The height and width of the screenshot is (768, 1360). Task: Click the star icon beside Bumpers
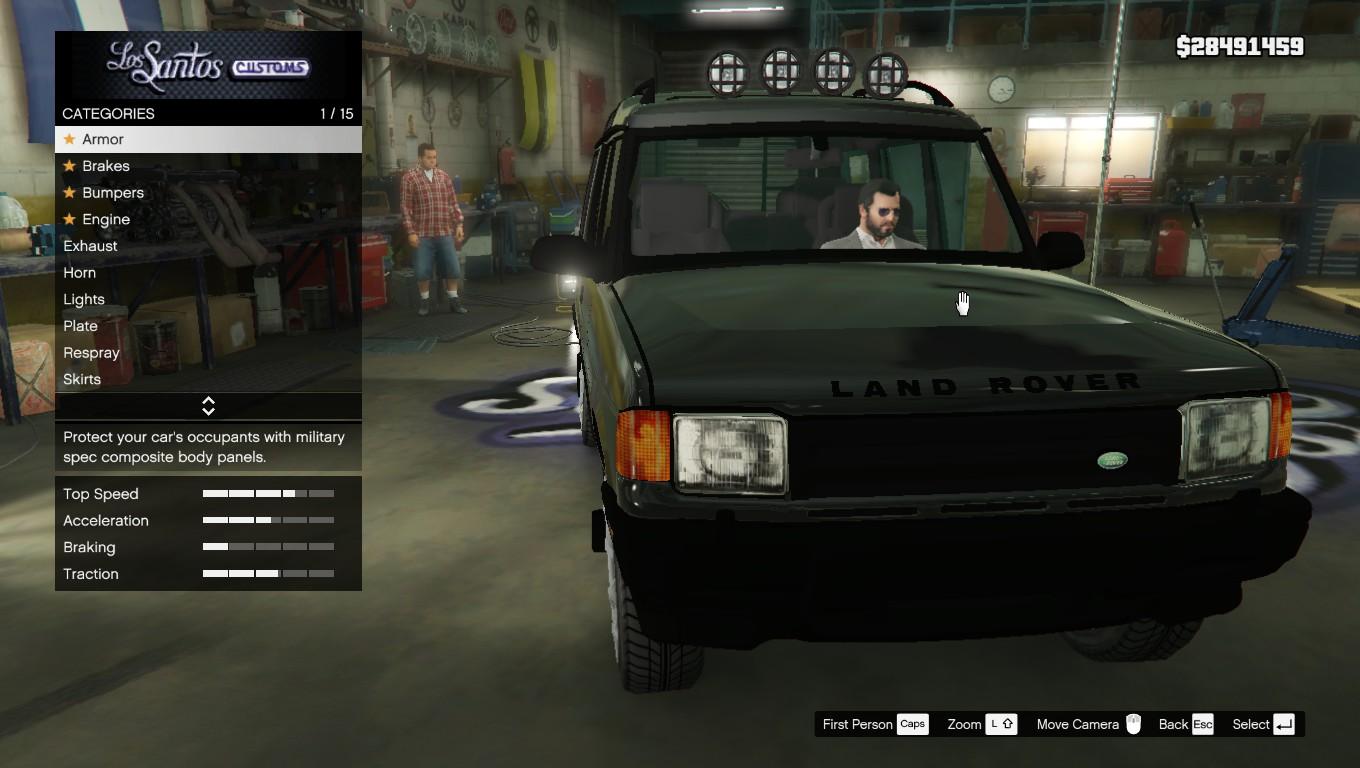[69, 193]
